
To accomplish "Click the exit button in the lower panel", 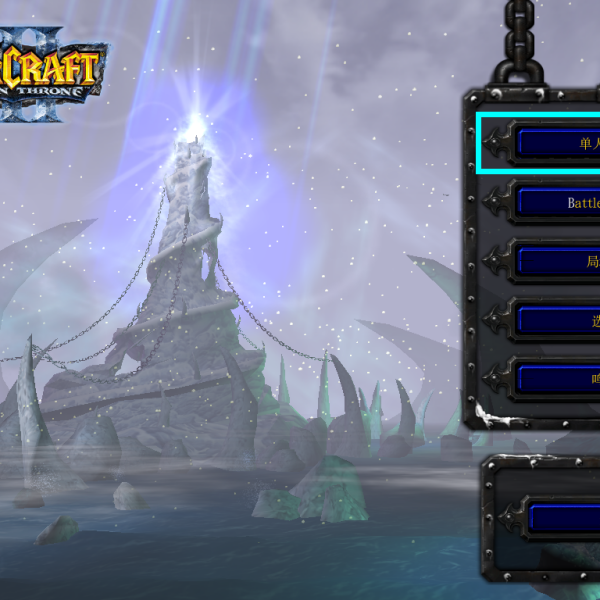I will point(563,517).
